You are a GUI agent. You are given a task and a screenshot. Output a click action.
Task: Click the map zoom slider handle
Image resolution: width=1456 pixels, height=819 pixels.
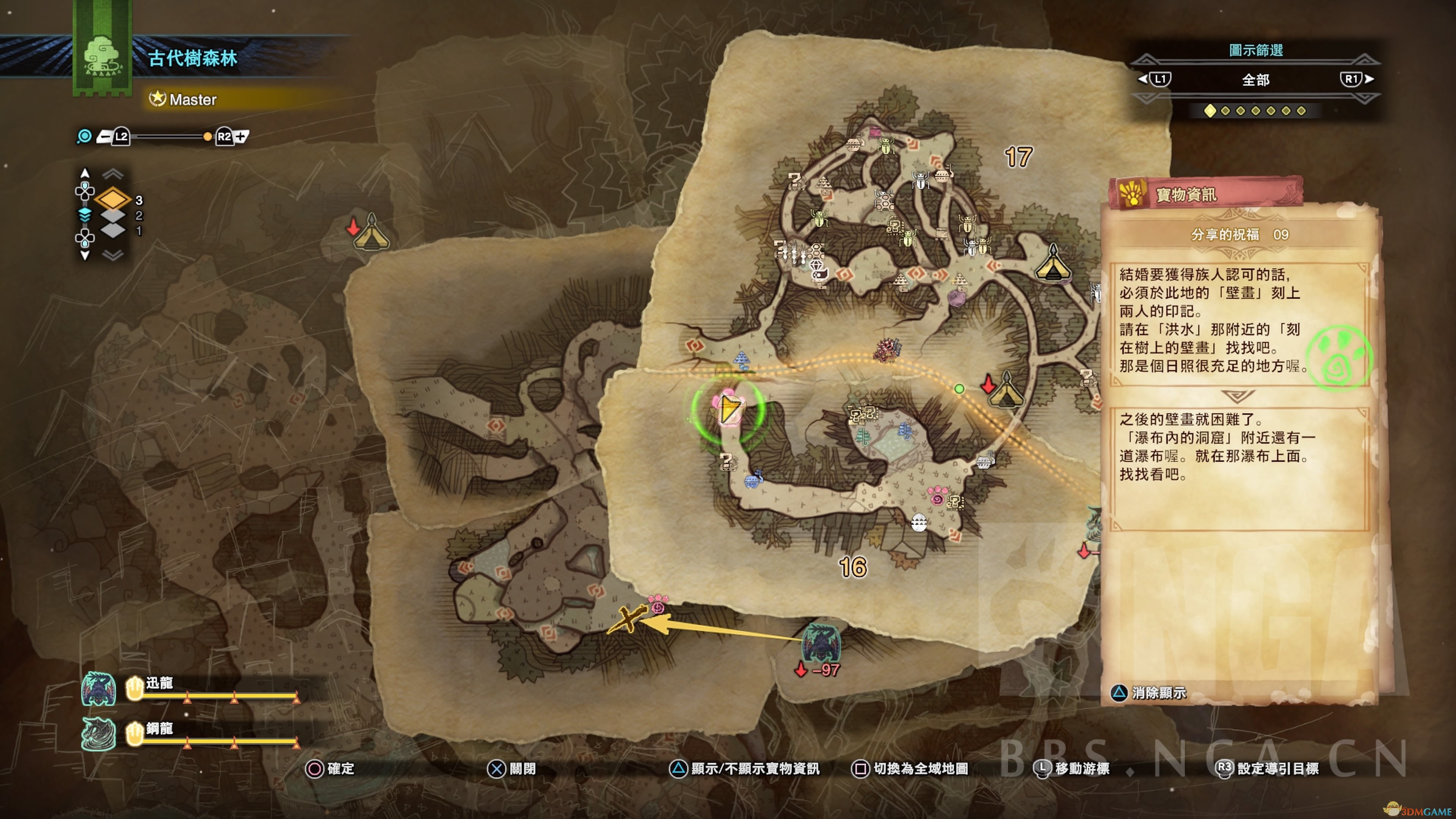(207, 136)
